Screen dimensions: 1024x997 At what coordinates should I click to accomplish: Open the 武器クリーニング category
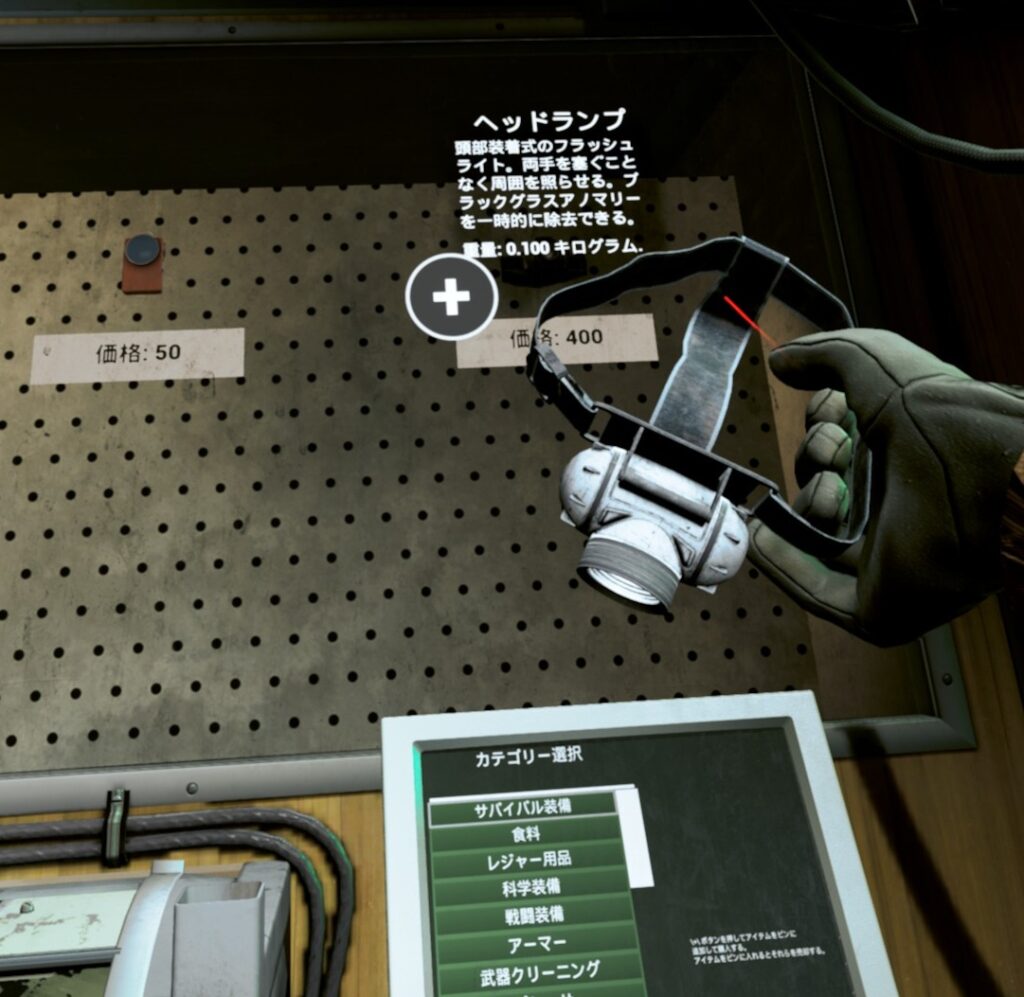538,970
